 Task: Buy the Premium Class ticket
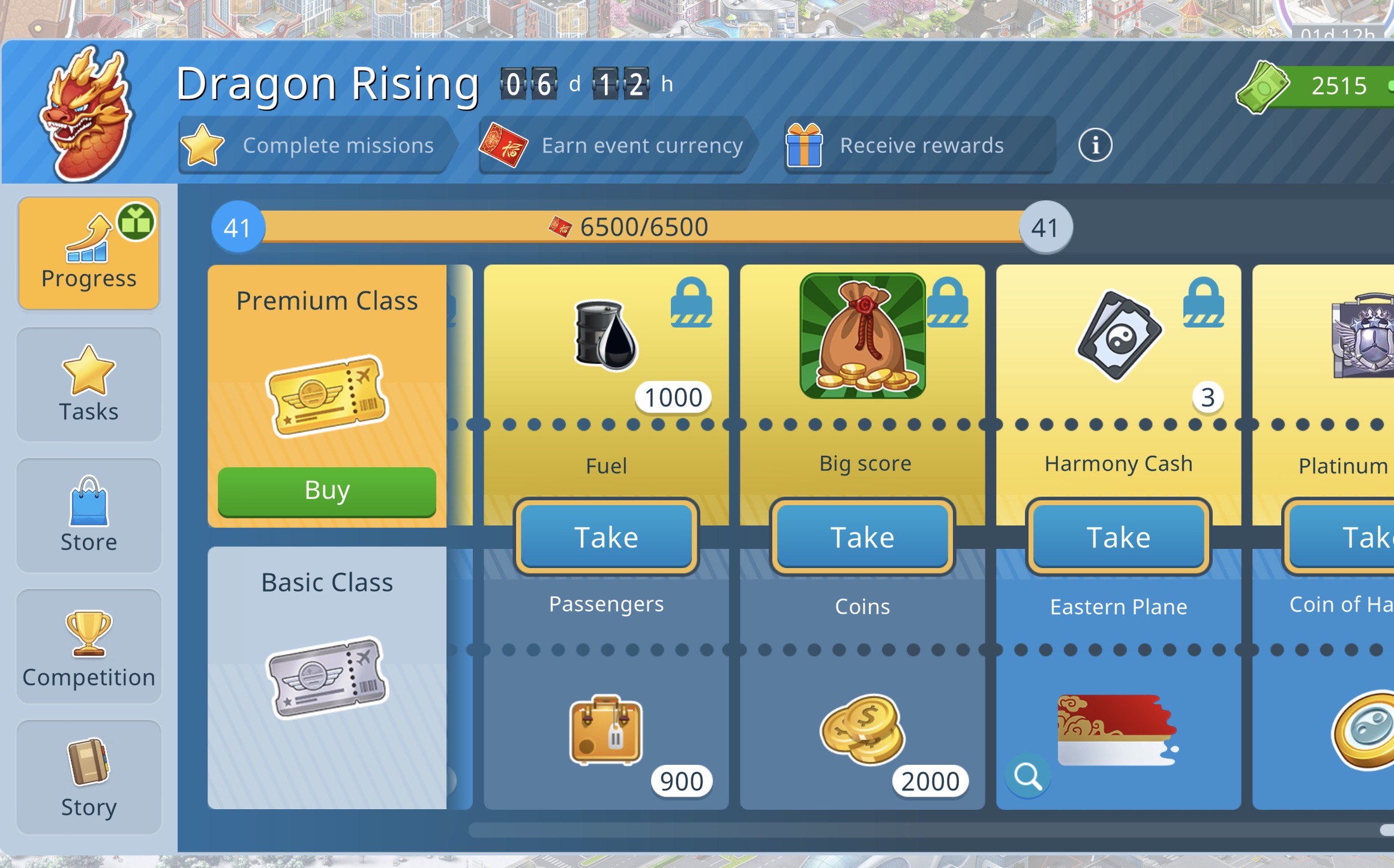(326, 491)
